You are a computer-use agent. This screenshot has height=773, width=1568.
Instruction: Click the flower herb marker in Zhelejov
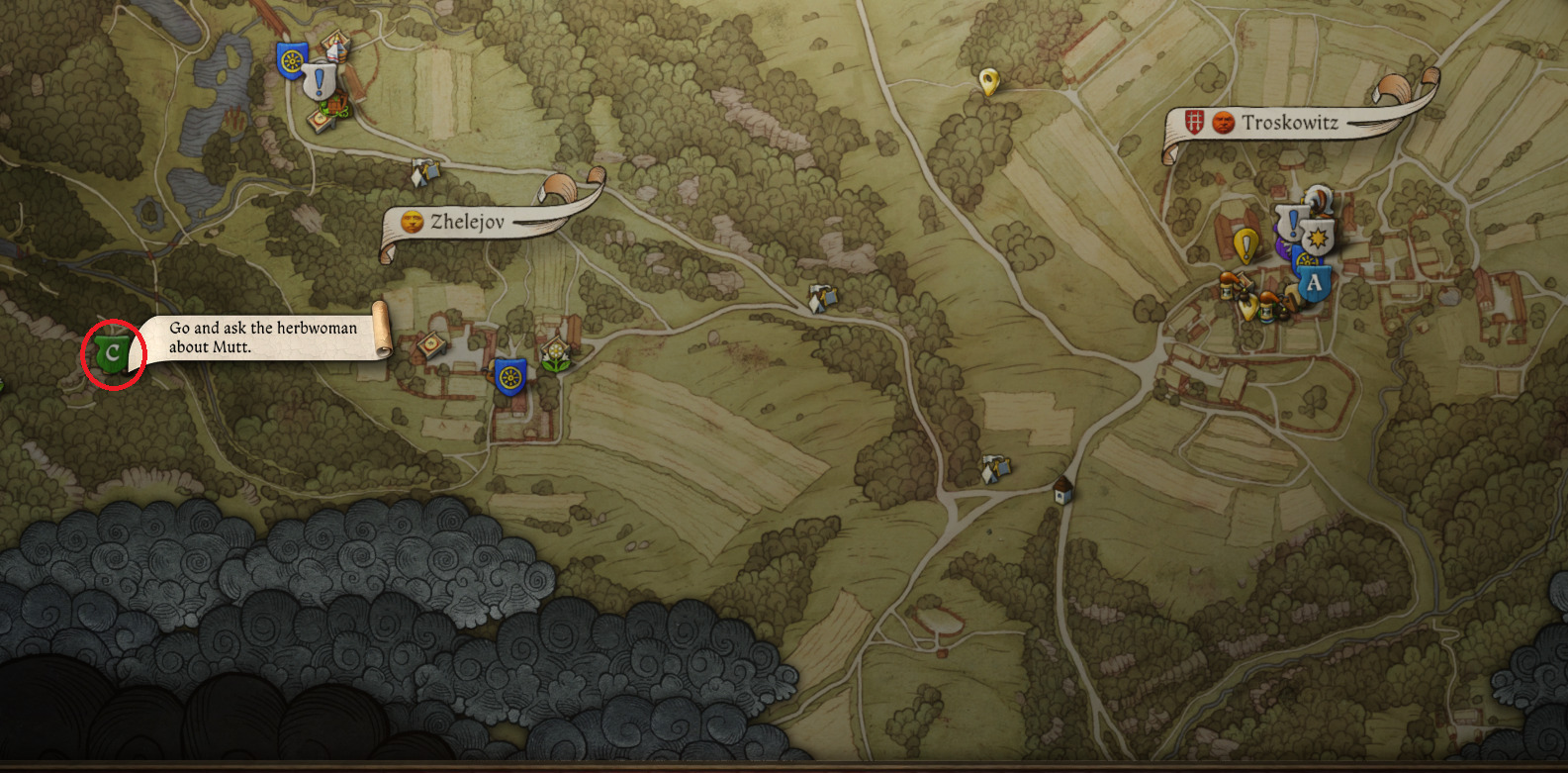557,354
